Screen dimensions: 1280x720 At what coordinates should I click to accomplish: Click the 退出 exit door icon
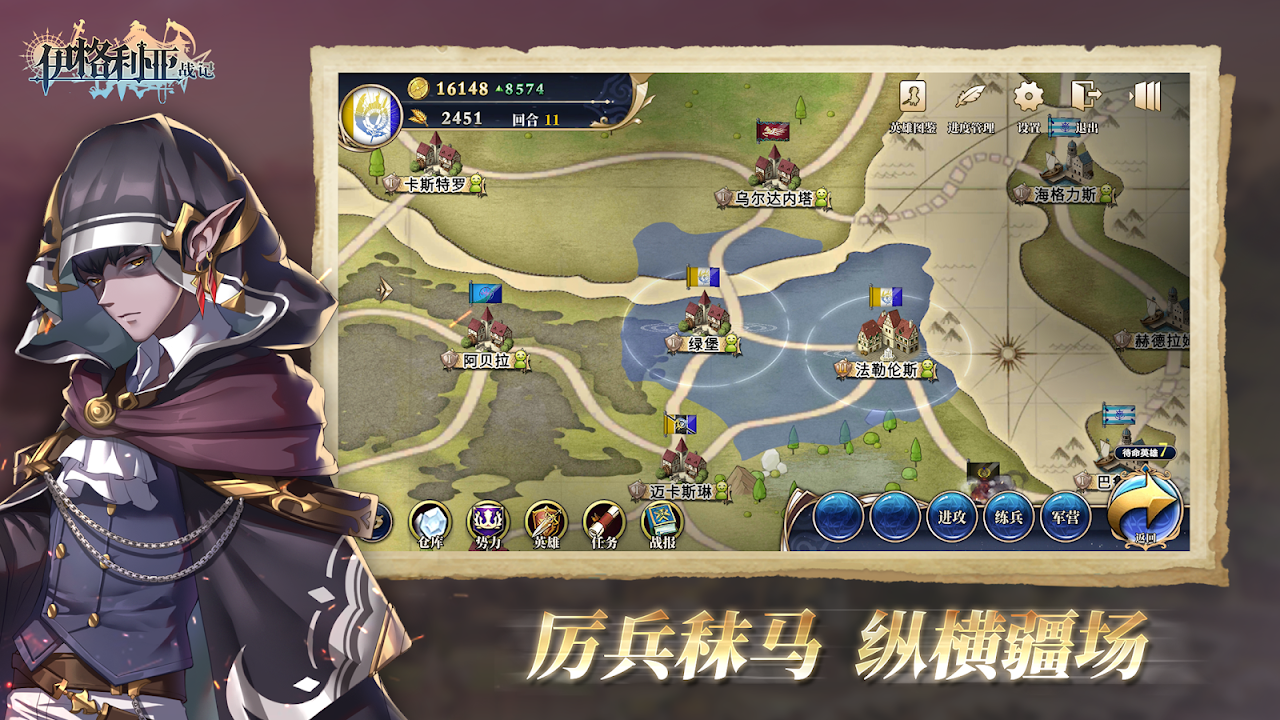(1085, 98)
